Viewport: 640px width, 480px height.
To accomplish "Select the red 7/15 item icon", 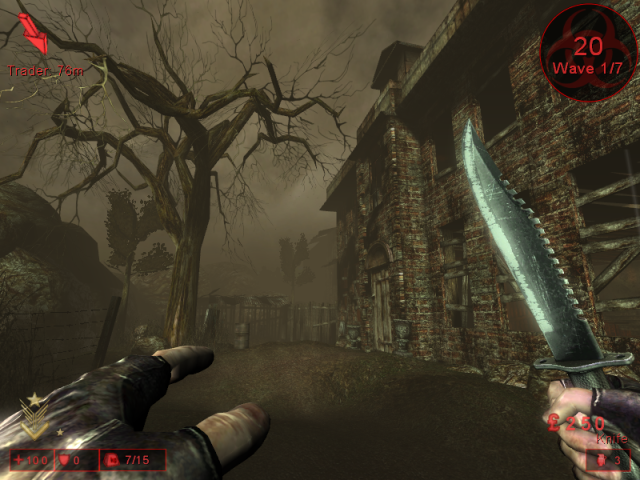I will [x=111, y=461].
